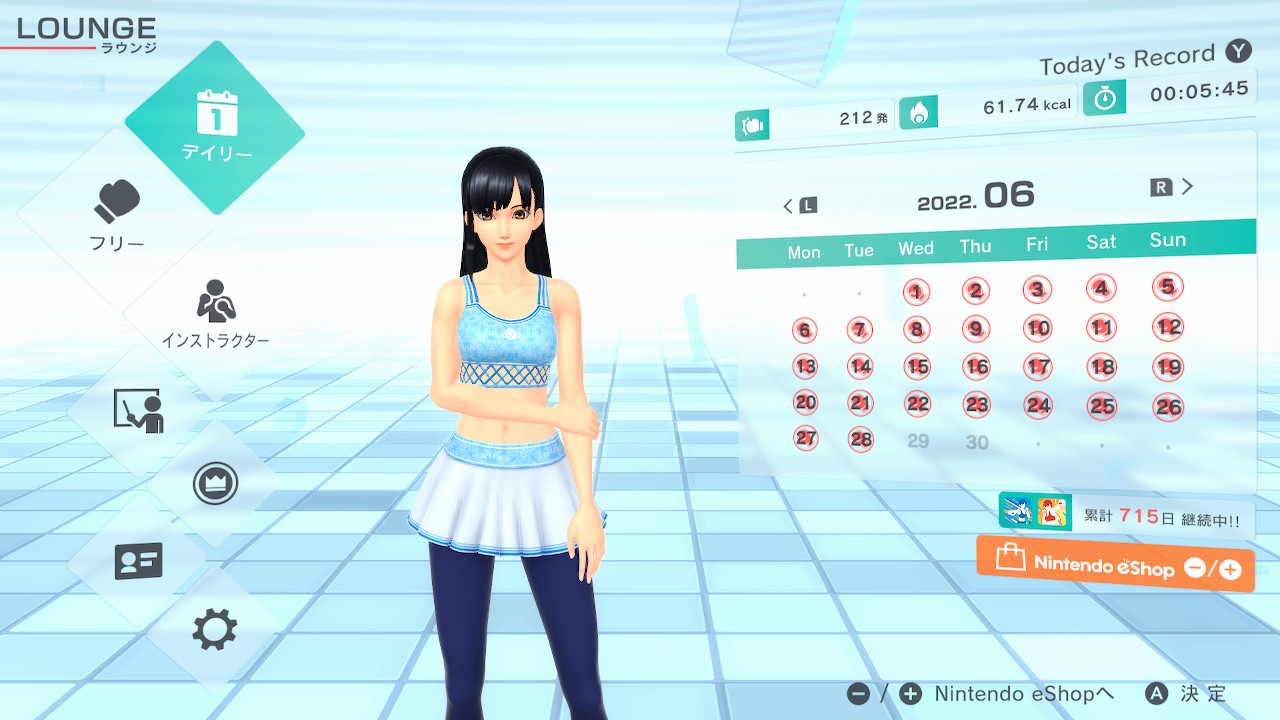Open the ID card profile tile

(x=138, y=561)
